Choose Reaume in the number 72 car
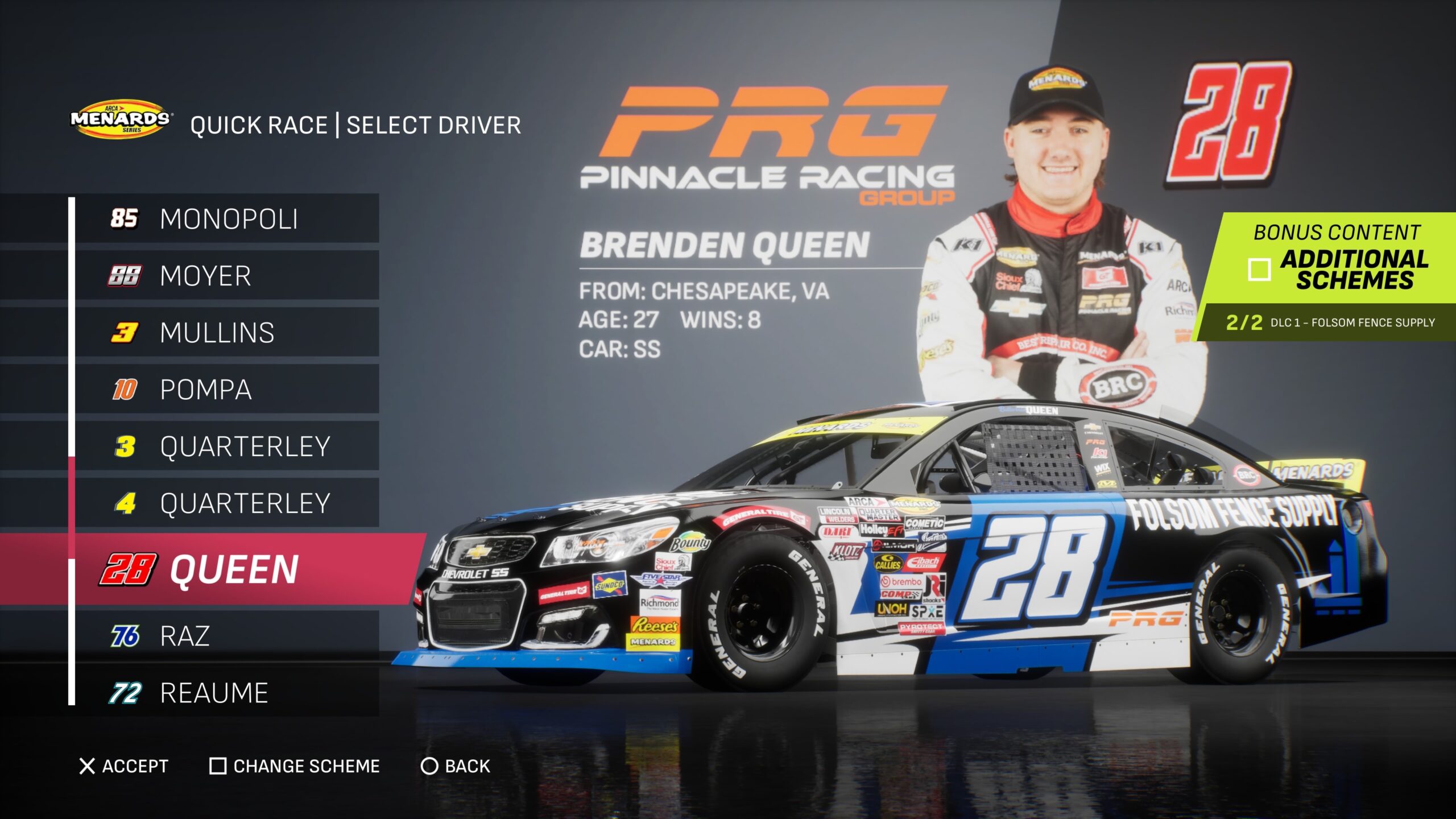Image resolution: width=1456 pixels, height=819 pixels. 227,693
